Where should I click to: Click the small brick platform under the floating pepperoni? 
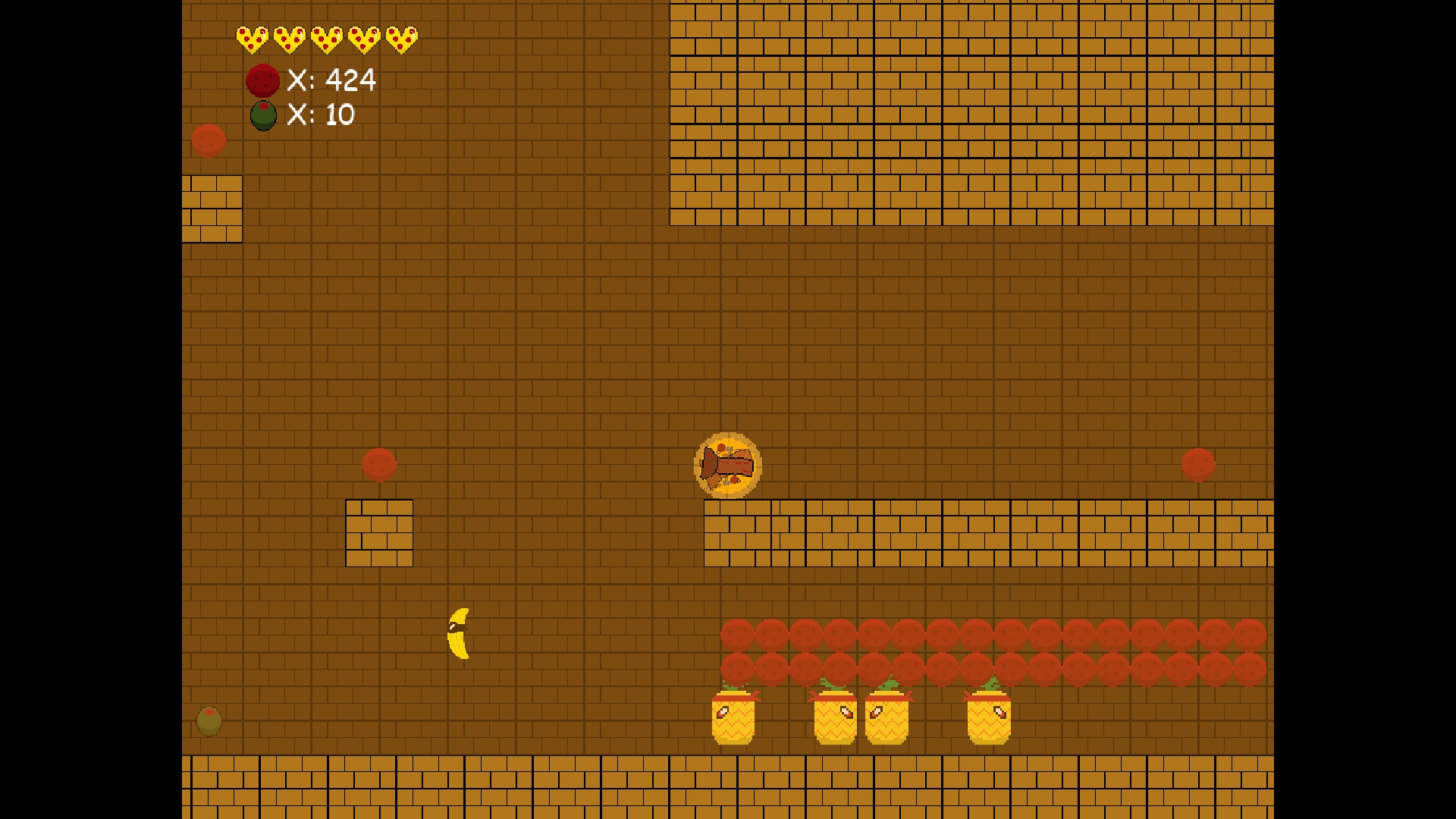pyautogui.click(x=379, y=531)
